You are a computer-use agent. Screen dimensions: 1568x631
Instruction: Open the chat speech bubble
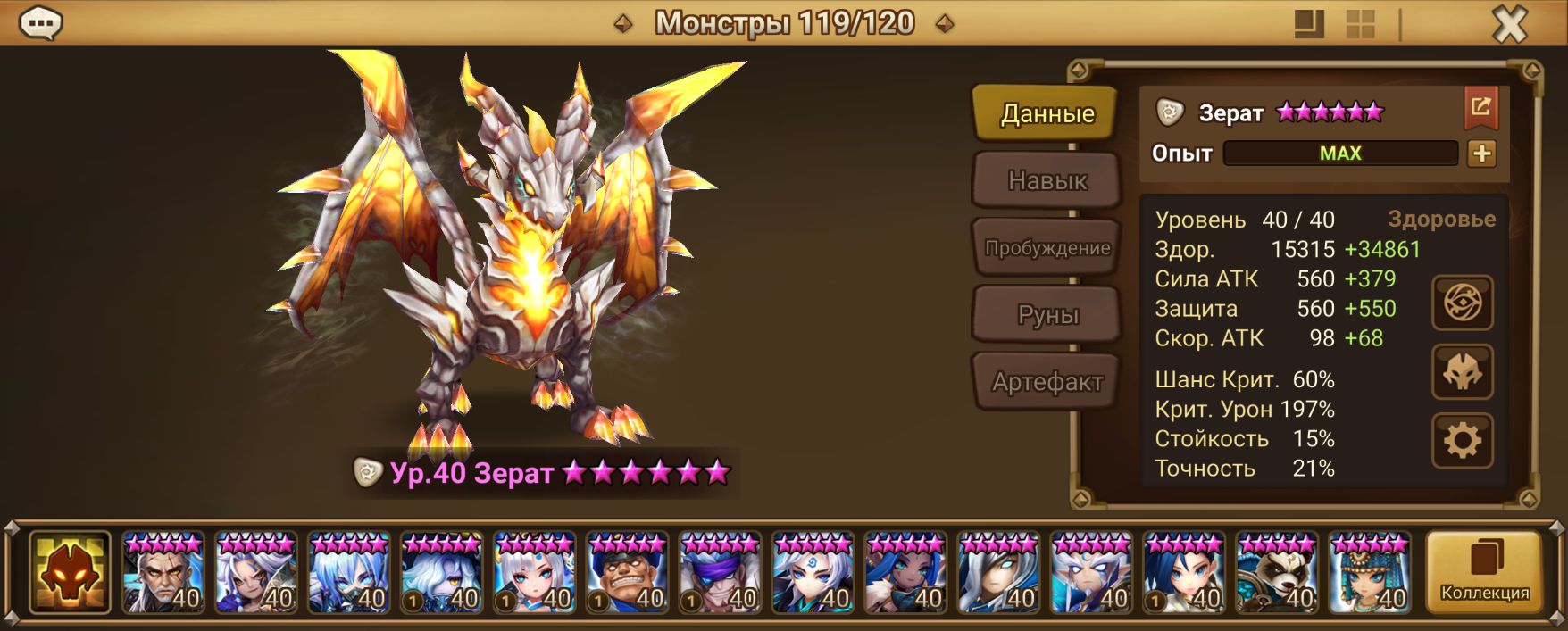click(x=40, y=23)
